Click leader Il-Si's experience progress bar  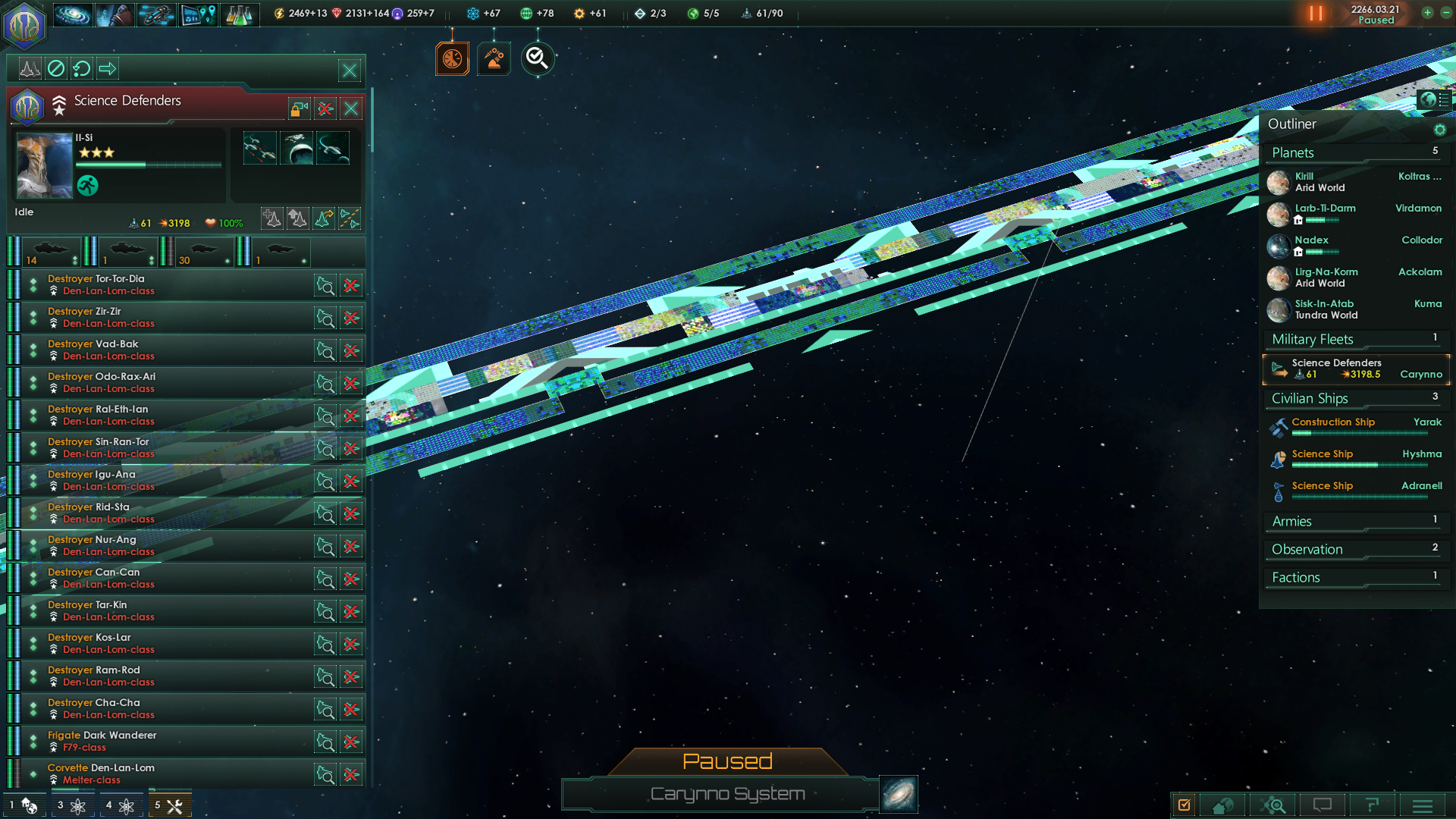tap(149, 166)
